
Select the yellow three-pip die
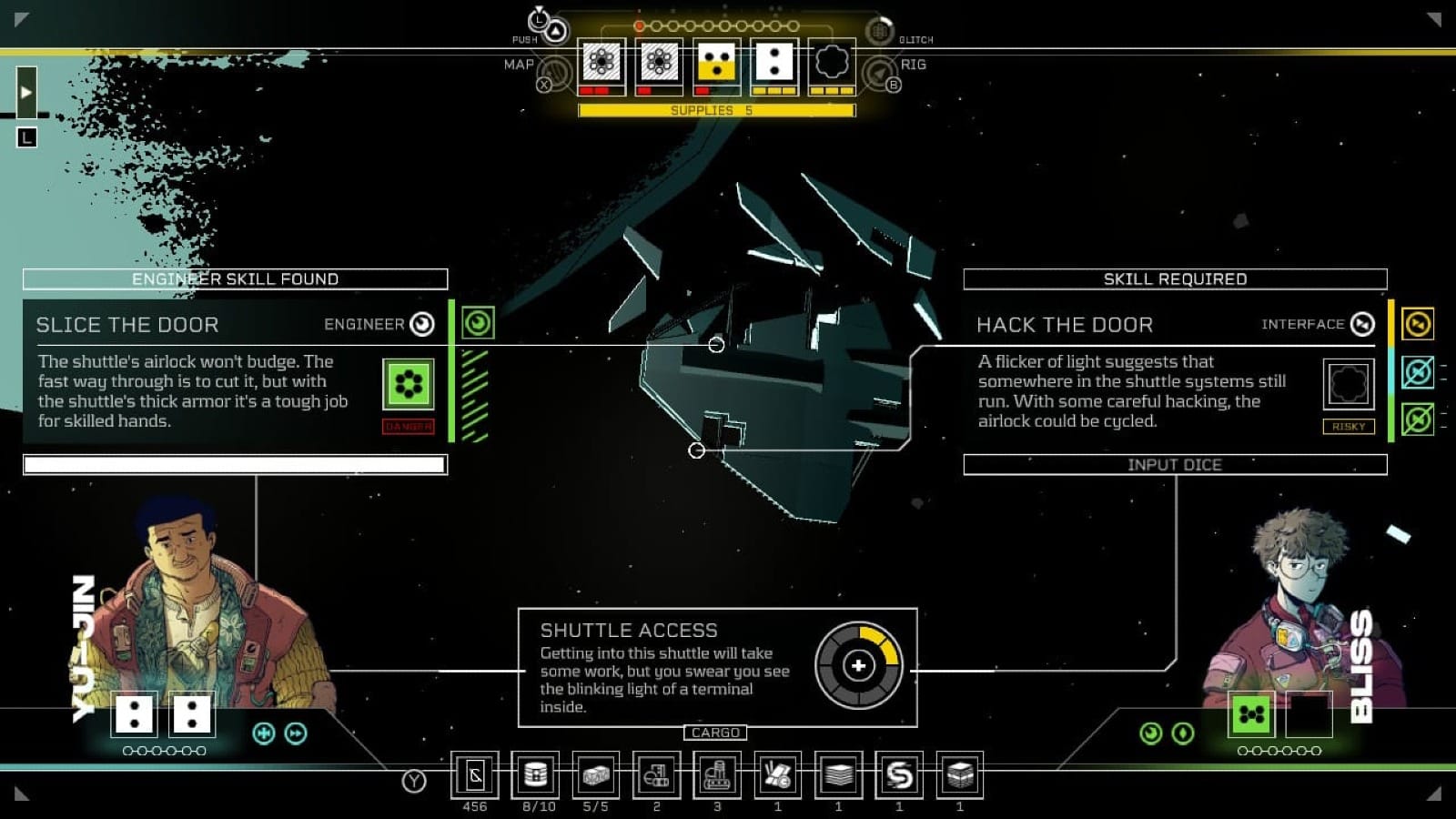click(717, 63)
